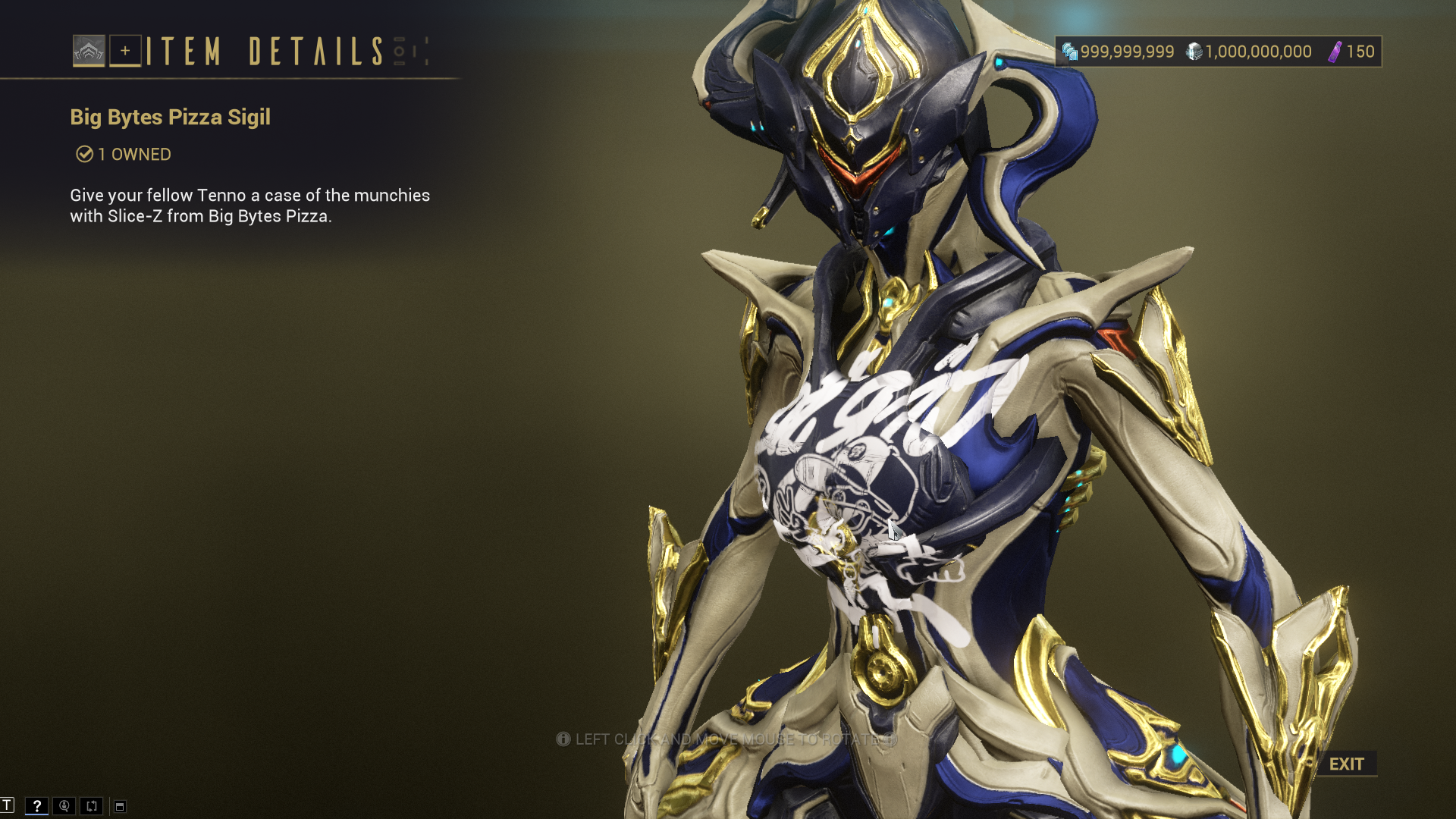
Task: Select the circular person icon in bottom toolbar
Action: (64, 805)
